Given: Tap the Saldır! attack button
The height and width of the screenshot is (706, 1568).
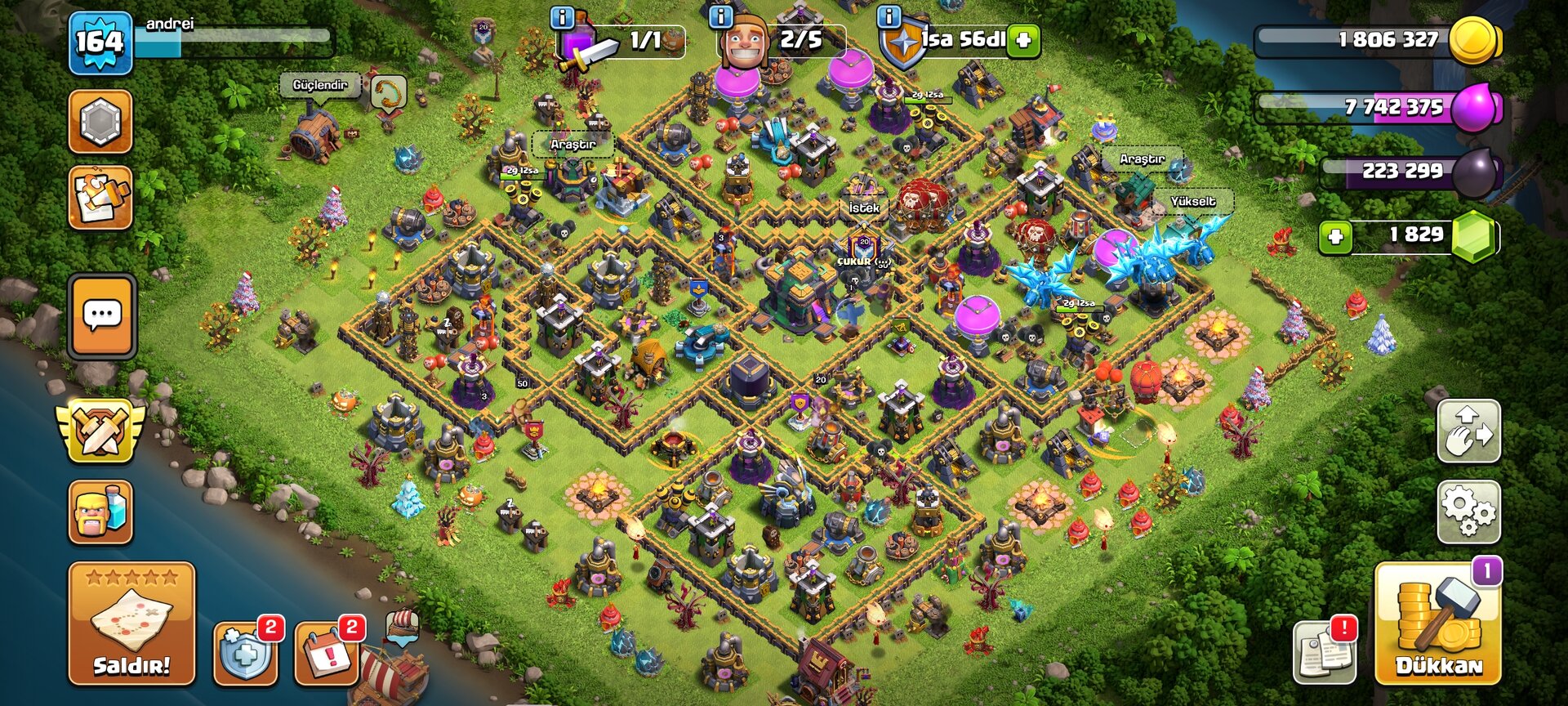Looking at the screenshot, I should (131, 623).
